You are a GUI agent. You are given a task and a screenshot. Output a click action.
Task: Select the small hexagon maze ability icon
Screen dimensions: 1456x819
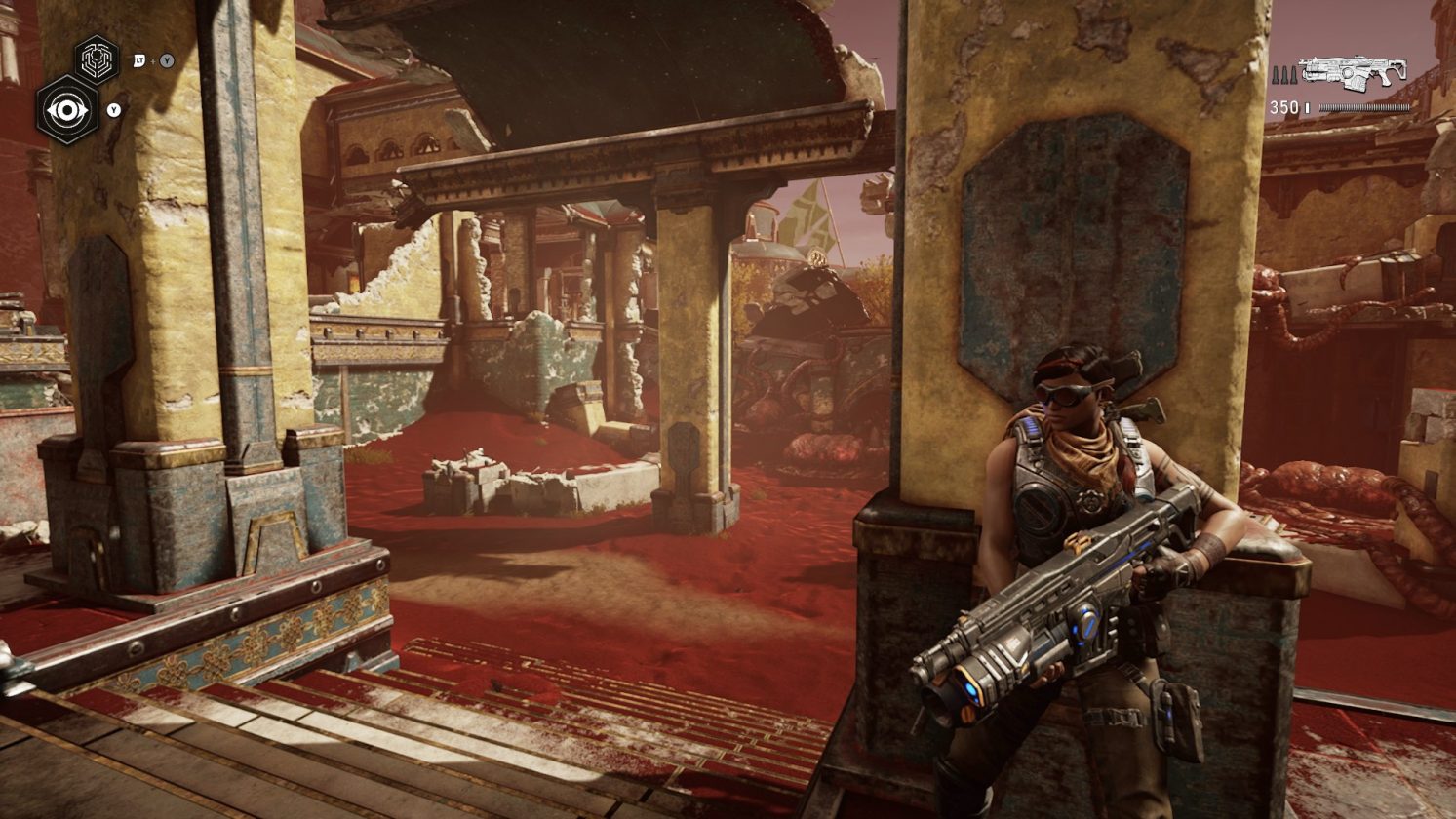(97, 59)
